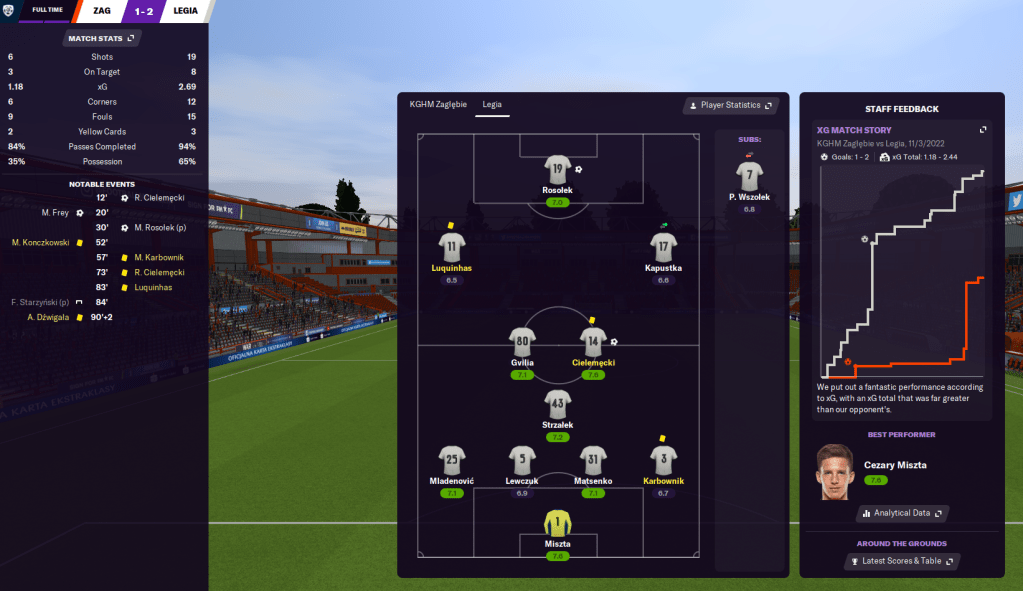Select the Legia lineup tab
Screen dimensions: 1023x591
(492, 105)
